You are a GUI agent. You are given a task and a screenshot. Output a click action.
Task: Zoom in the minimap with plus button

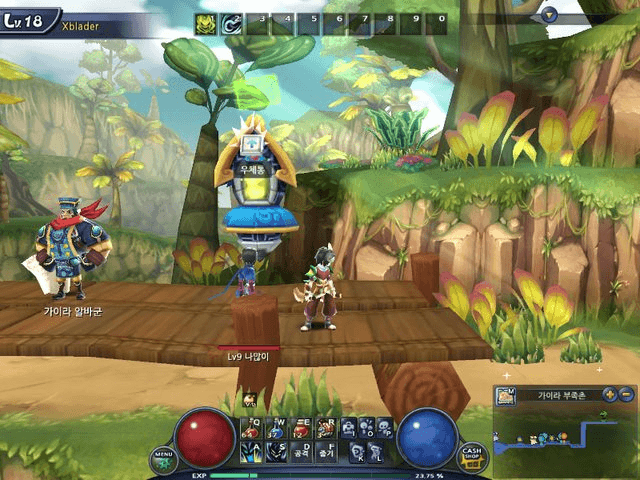click(x=610, y=394)
